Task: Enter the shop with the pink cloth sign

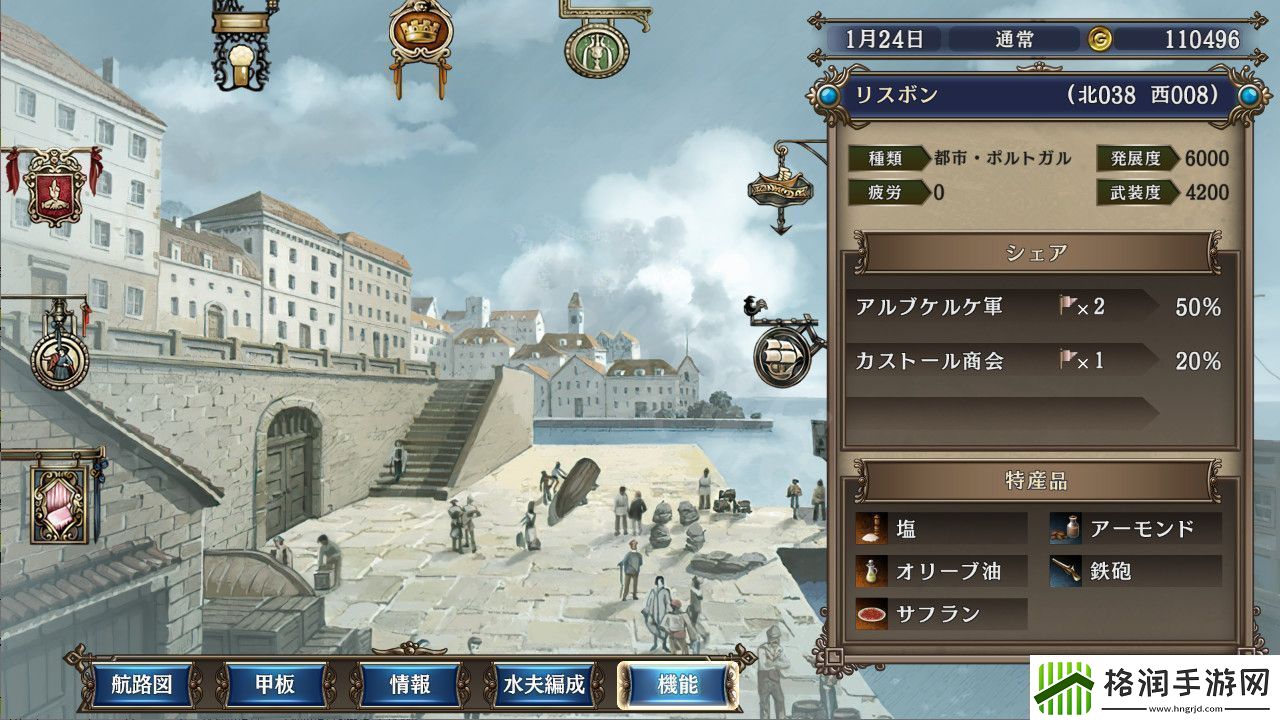Action: pos(65,499)
